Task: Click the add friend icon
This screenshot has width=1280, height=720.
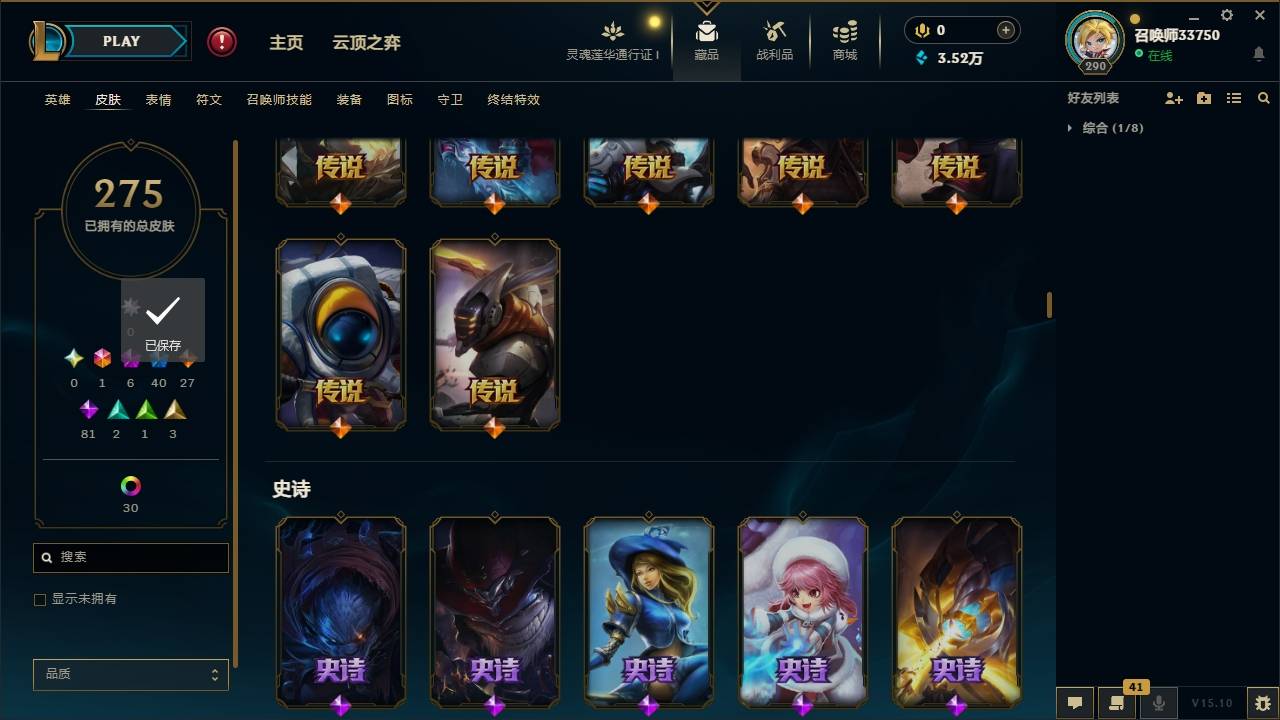Action: 1172,97
